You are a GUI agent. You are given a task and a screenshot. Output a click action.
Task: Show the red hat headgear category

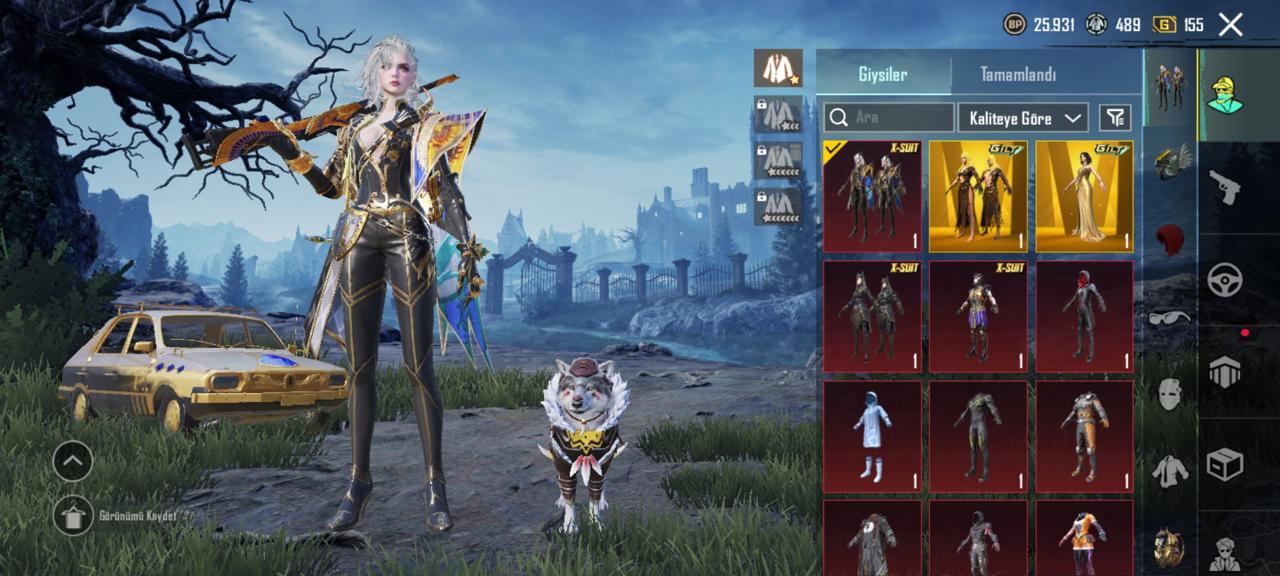click(1169, 240)
